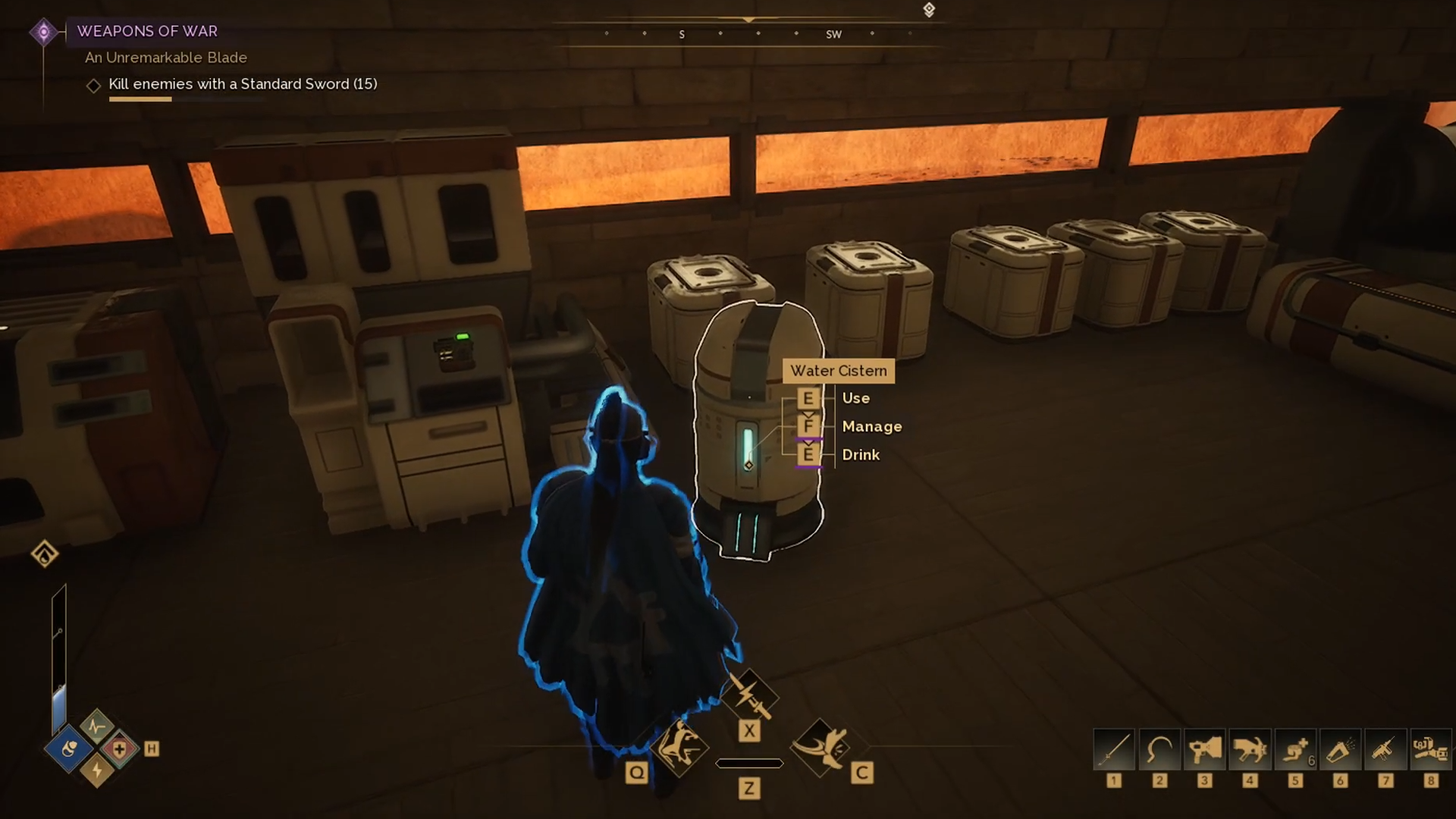Select the Drink option on the Water Cistern
The width and height of the screenshot is (1456, 819).
point(861,454)
